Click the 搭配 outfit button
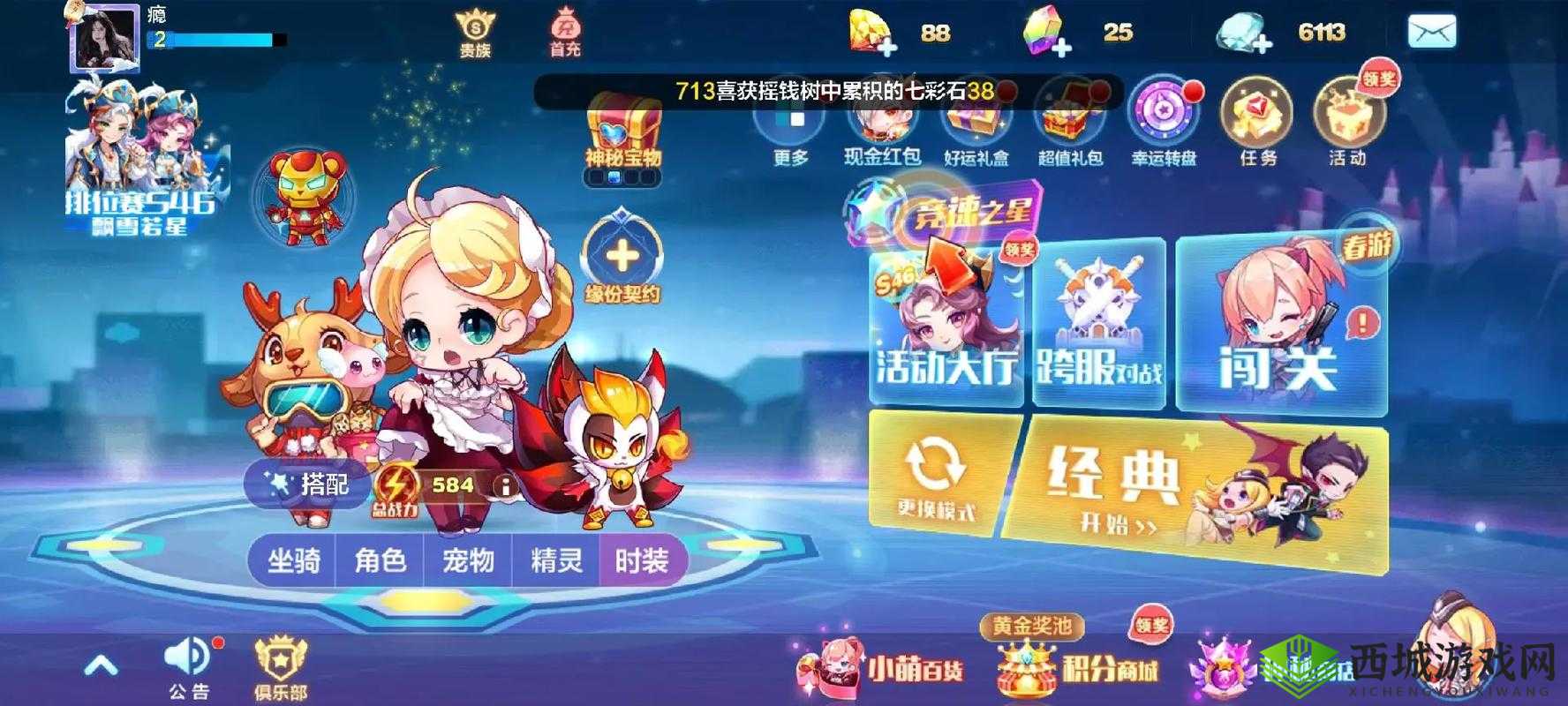The width and height of the screenshot is (1568, 706). (311, 484)
